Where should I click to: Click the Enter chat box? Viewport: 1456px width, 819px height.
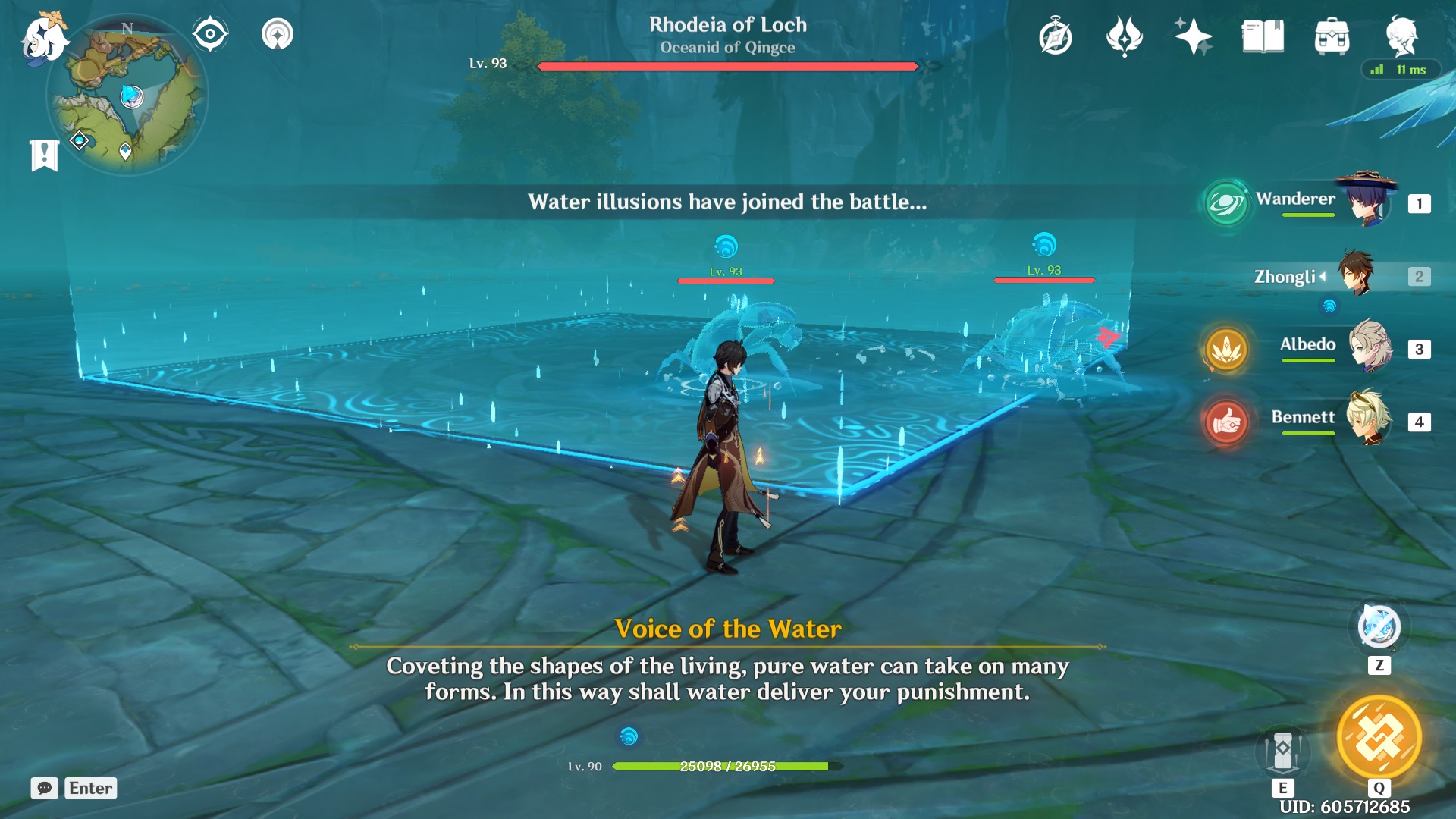tap(89, 788)
